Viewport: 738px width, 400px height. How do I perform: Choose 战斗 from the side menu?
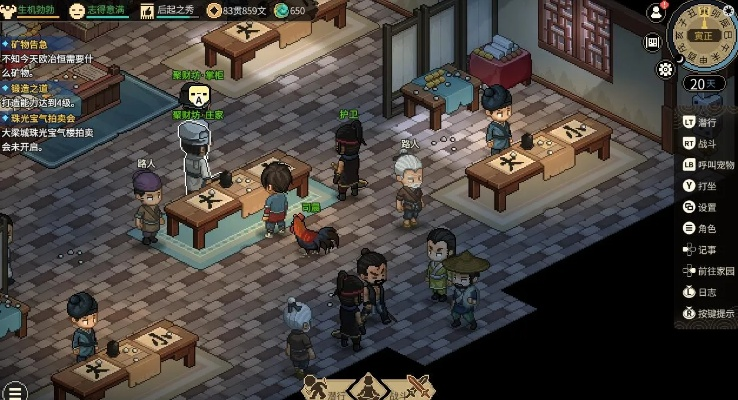pyautogui.click(x=706, y=143)
